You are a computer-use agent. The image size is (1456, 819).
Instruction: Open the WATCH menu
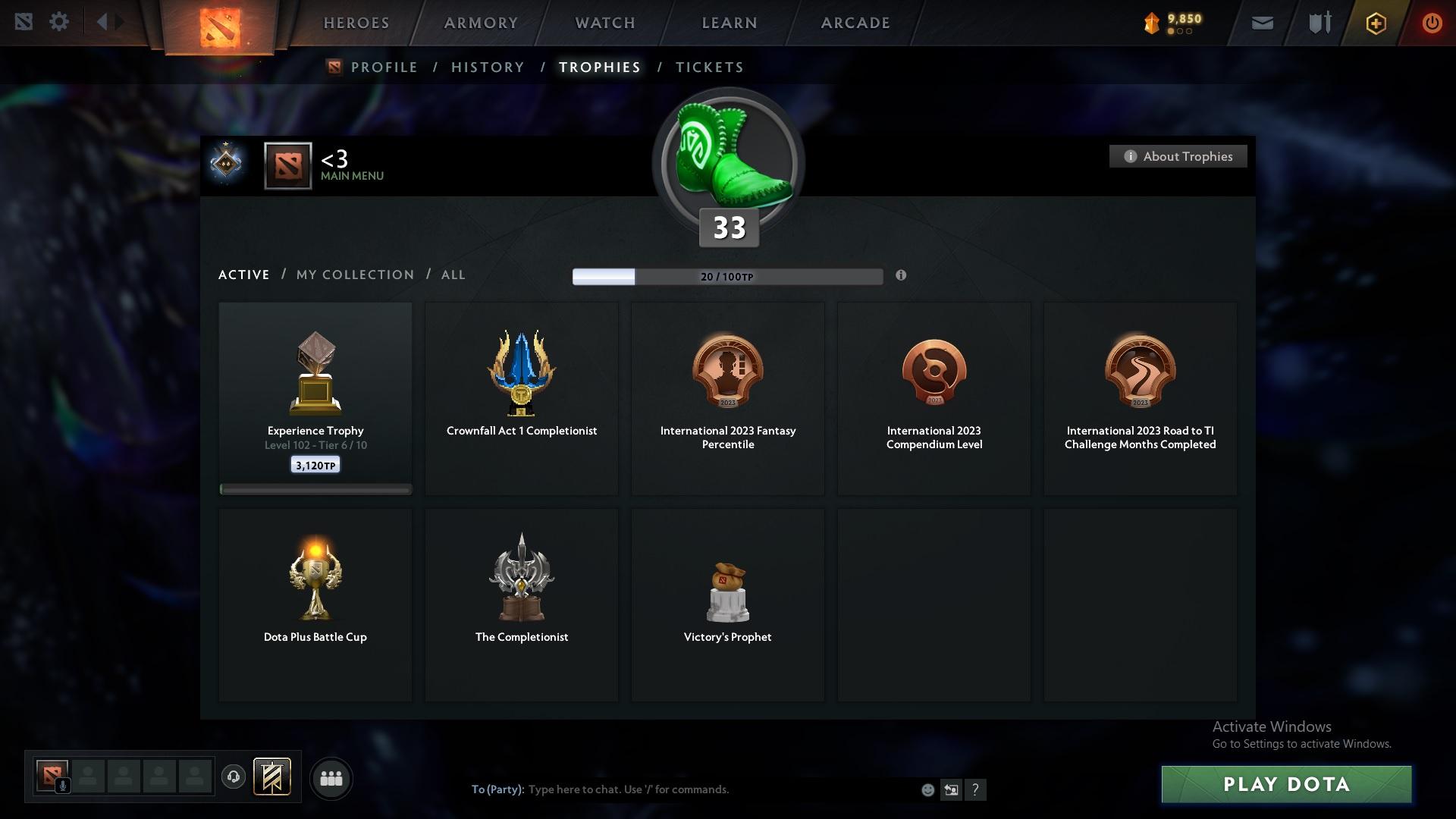click(x=604, y=23)
